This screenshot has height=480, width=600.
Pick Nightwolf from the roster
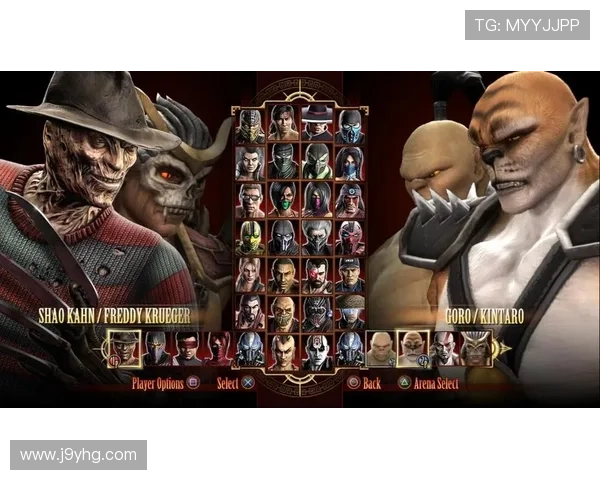click(x=349, y=200)
